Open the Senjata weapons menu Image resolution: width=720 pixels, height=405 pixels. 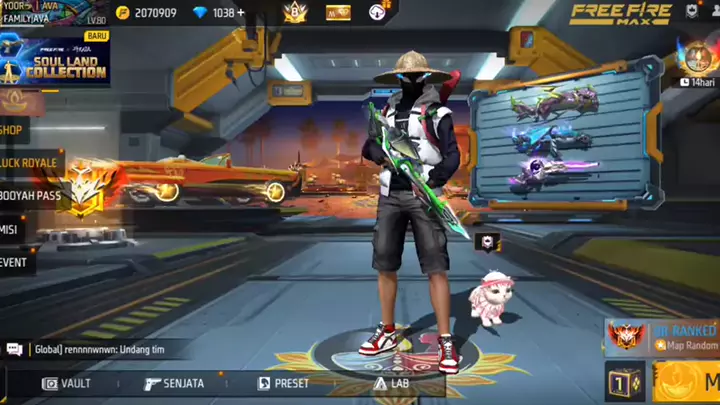(174, 383)
